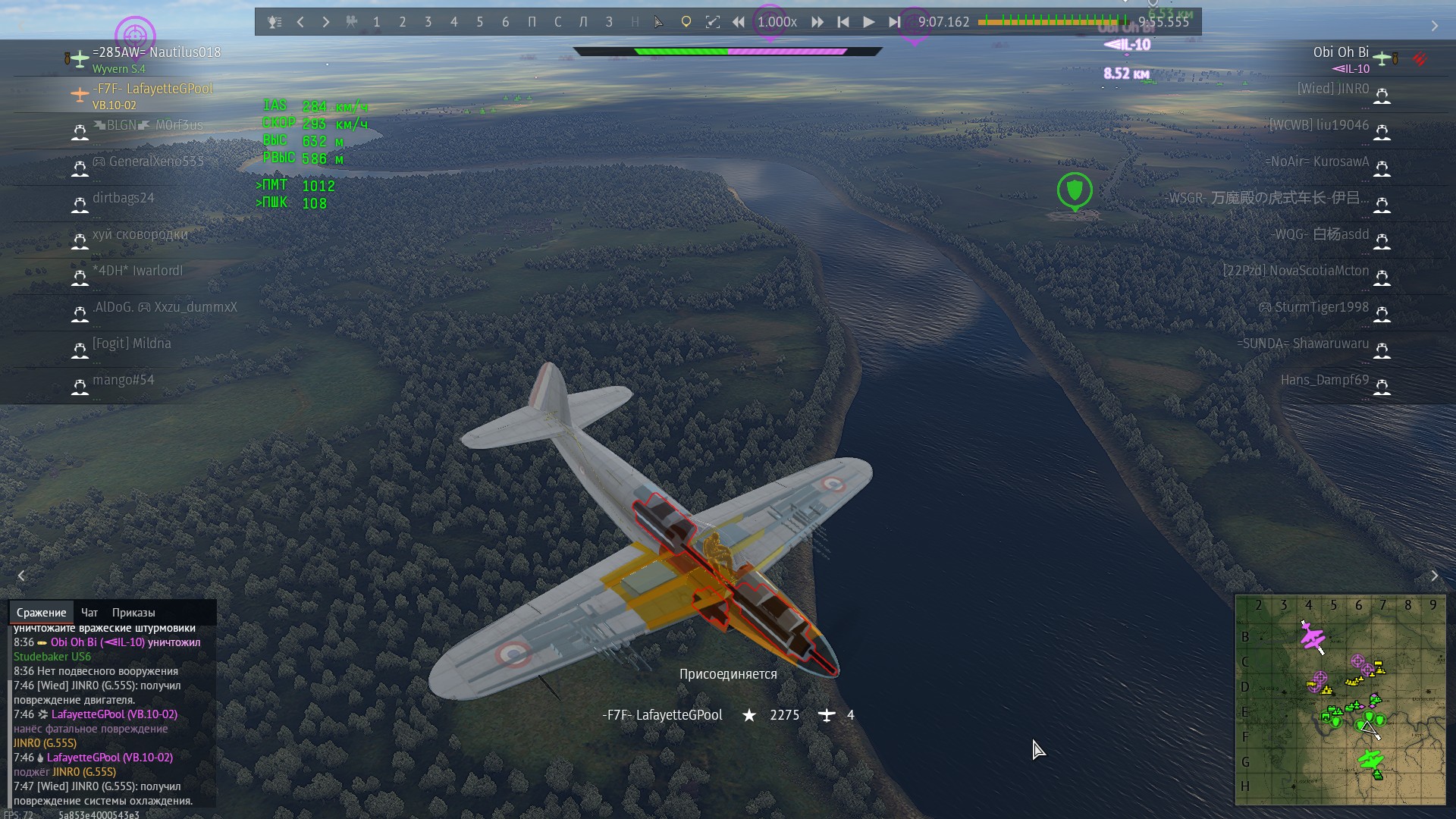Select camera preset 1 in the toolbar
The width and height of the screenshot is (1456, 819).
(x=377, y=22)
